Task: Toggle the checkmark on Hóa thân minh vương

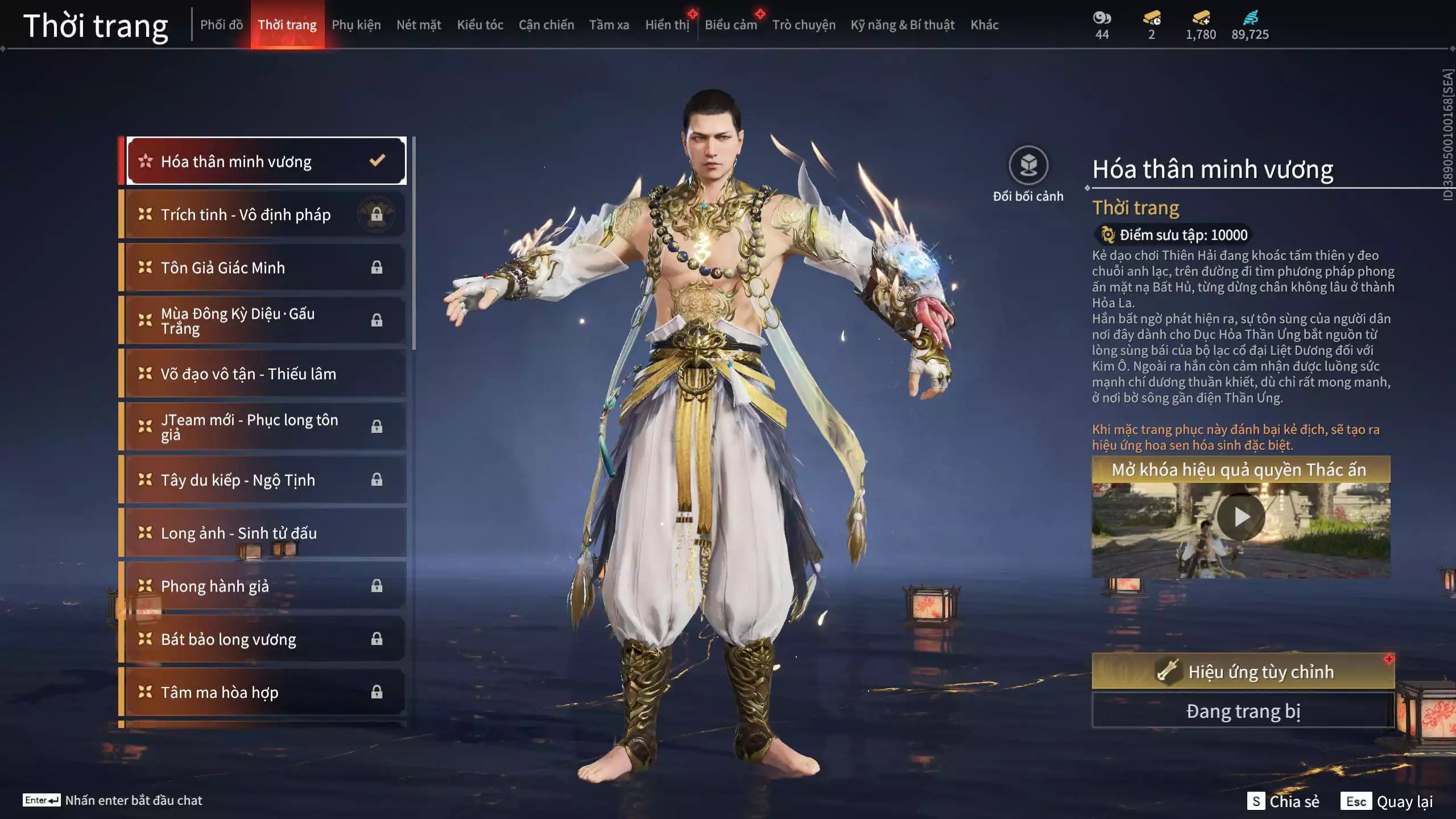Action: coord(377,161)
